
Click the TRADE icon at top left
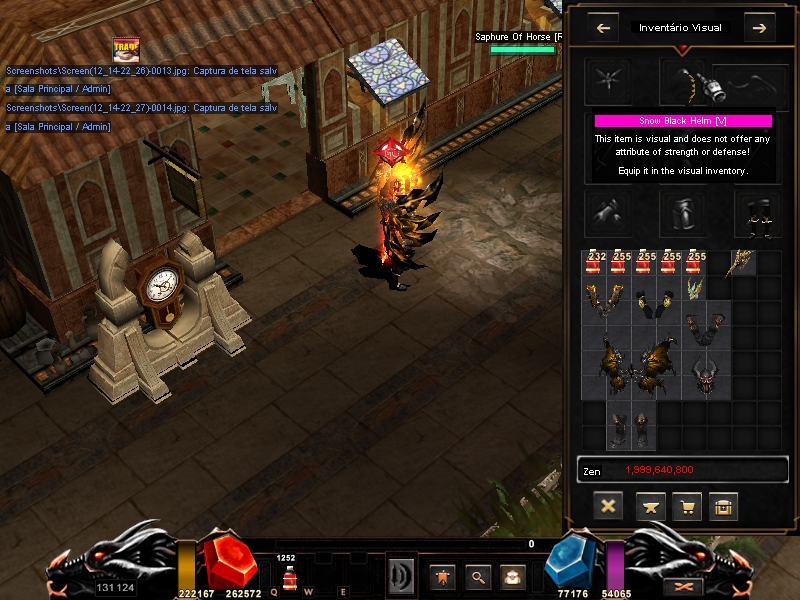[x=126, y=50]
